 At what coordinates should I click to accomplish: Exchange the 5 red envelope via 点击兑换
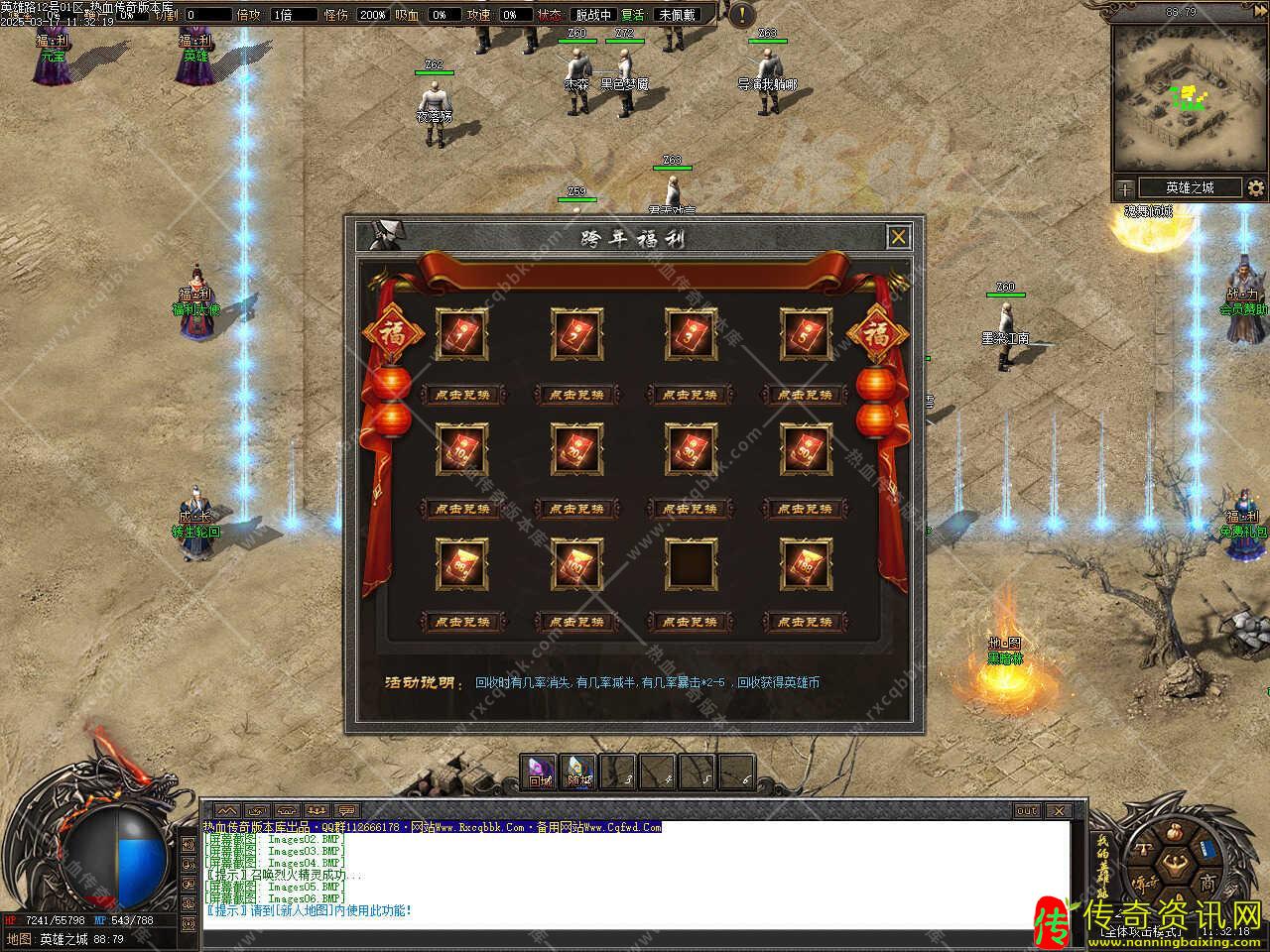[805, 395]
